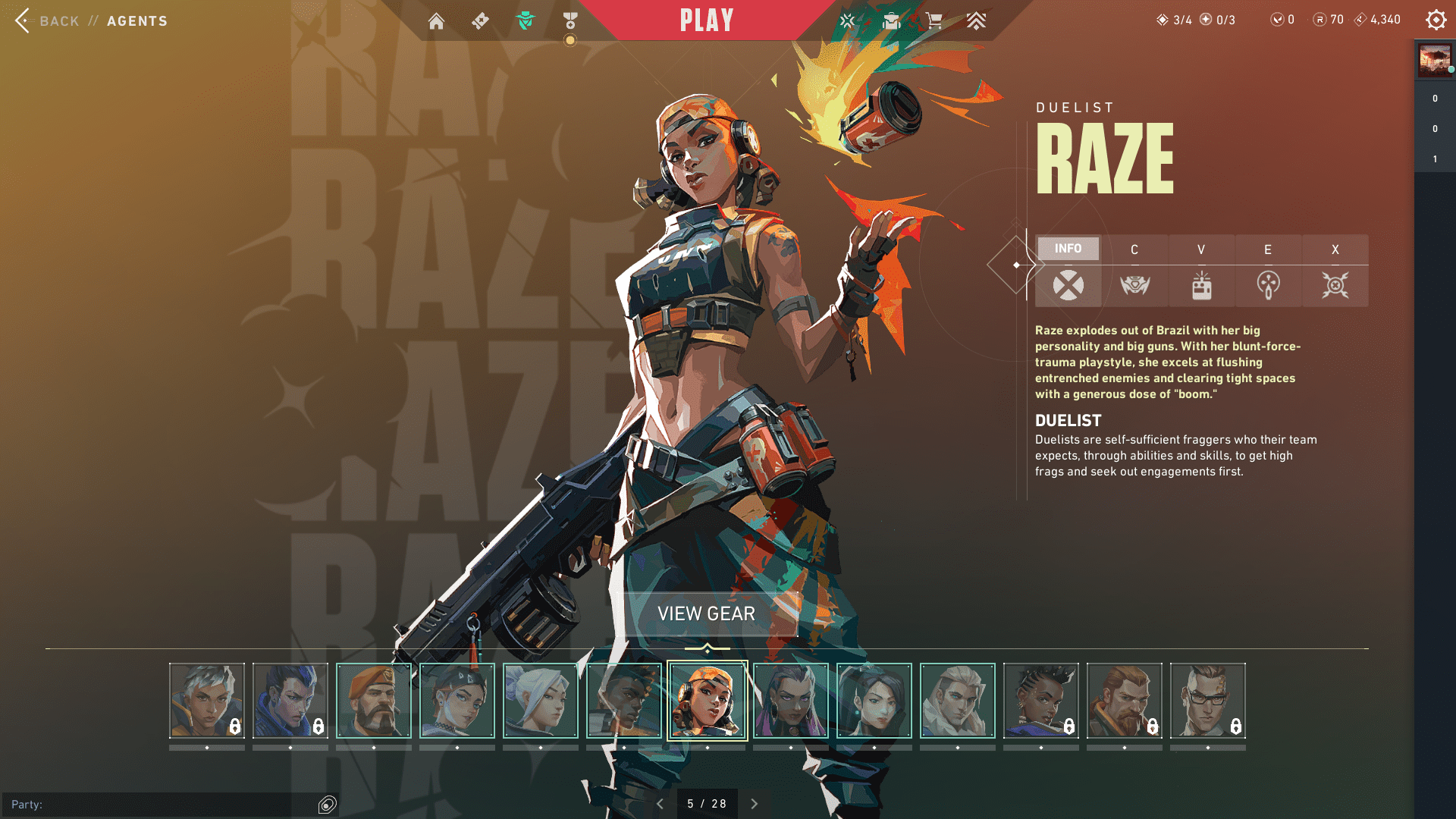1456x819 pixels.
Task: Open the Home screen icon
Action: tap(436, 20)
